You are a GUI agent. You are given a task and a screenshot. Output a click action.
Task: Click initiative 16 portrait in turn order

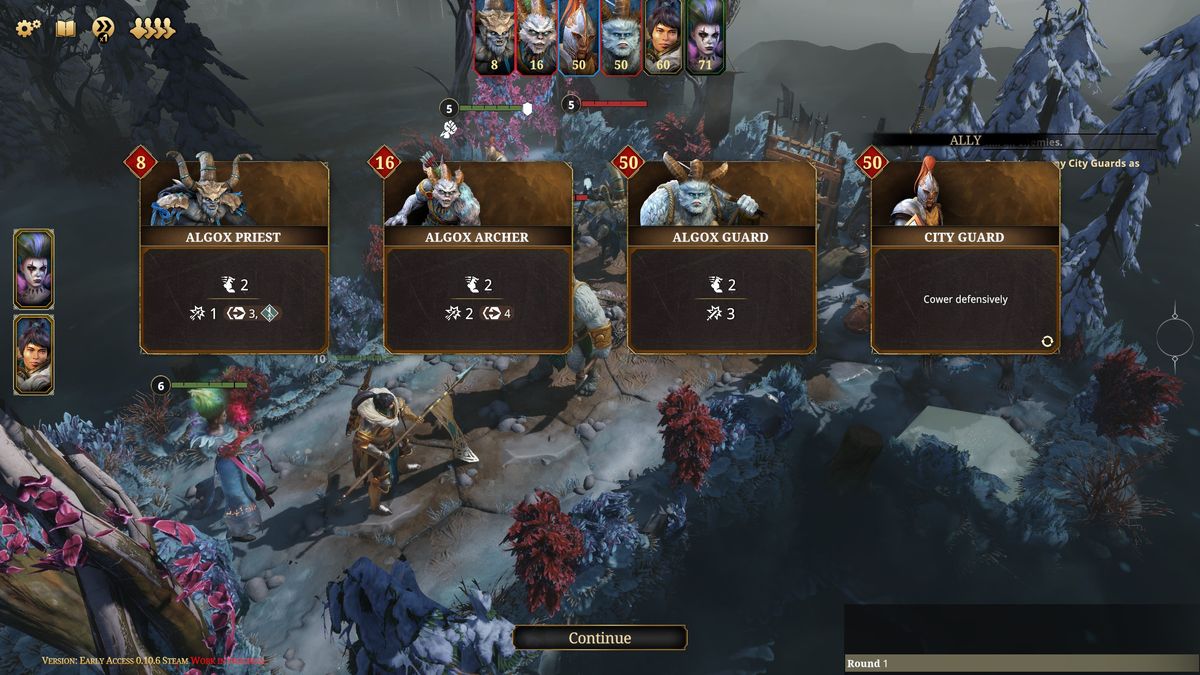tap(536, 36)
